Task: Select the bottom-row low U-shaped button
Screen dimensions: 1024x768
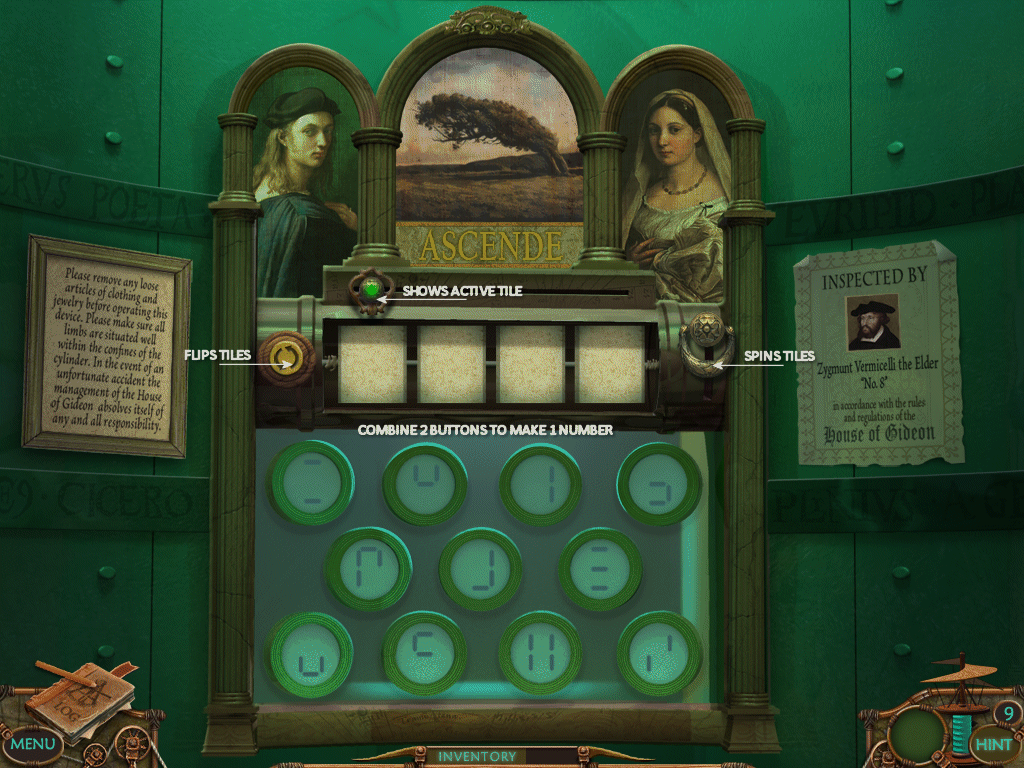Action: point(311,654)
